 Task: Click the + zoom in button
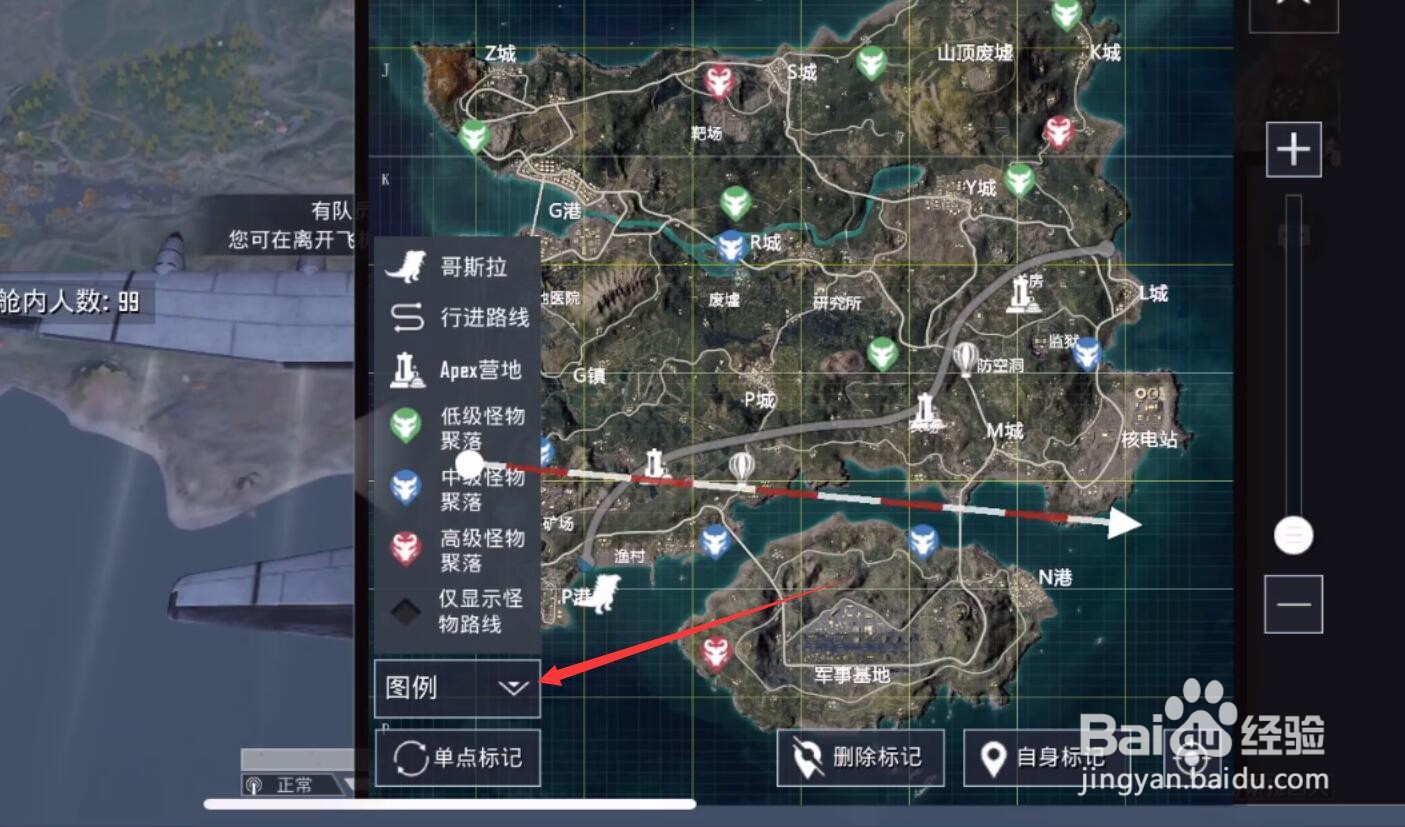pyautogui.click(x=1292, y=148)
